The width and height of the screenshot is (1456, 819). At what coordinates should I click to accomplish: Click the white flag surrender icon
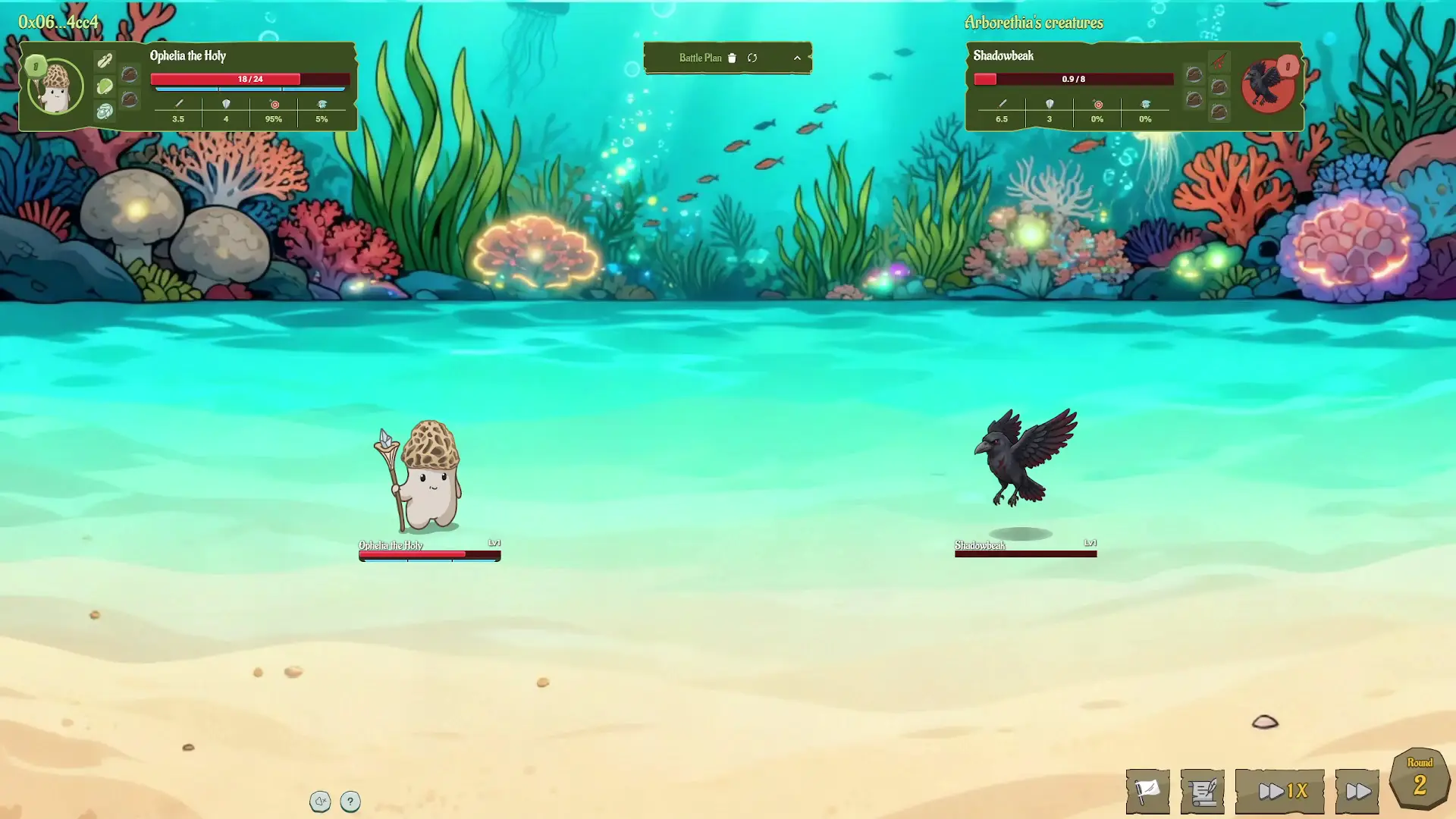(1147, 791)
